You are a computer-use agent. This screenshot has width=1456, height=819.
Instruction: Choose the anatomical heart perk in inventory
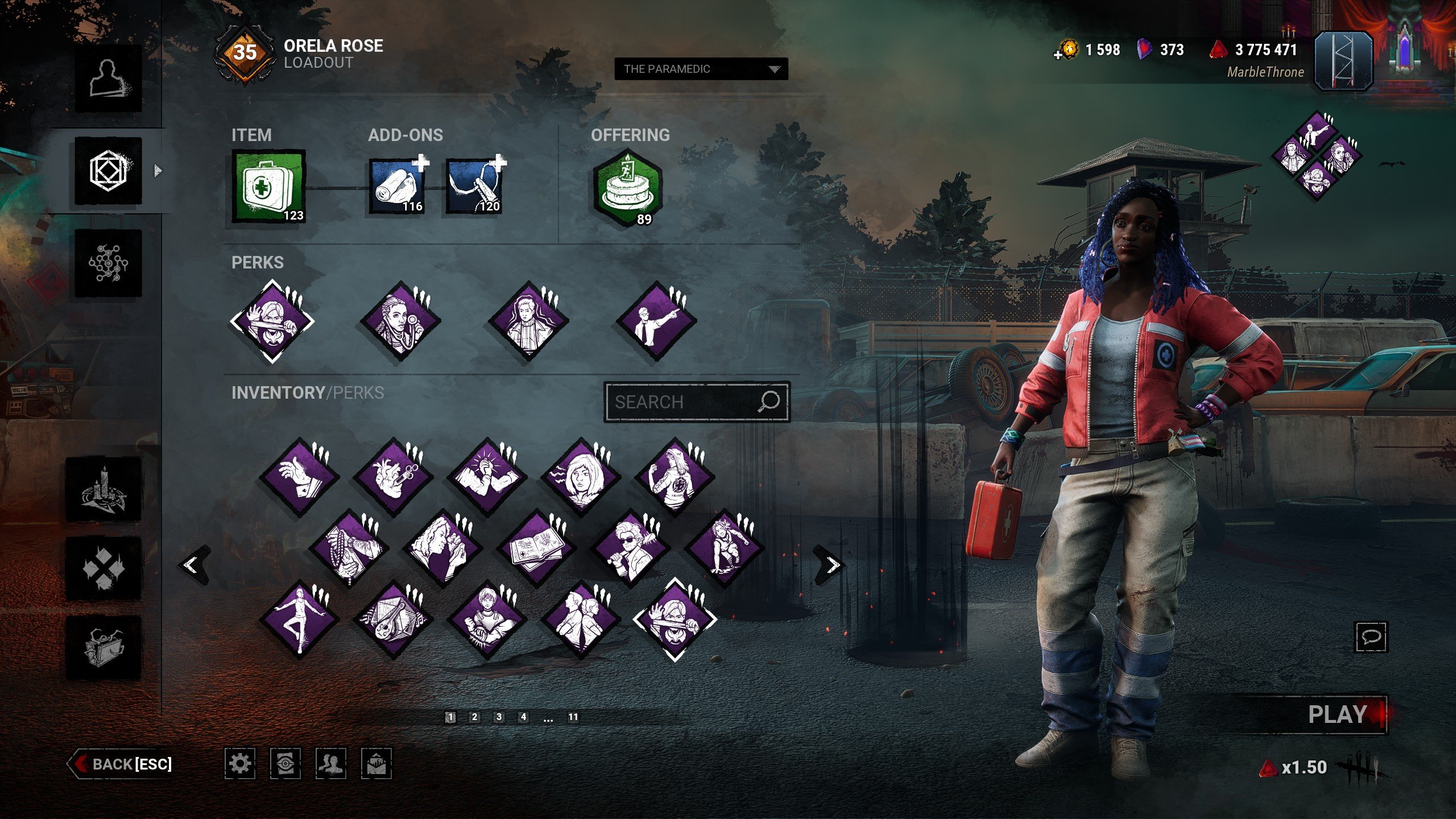(393, 477)
